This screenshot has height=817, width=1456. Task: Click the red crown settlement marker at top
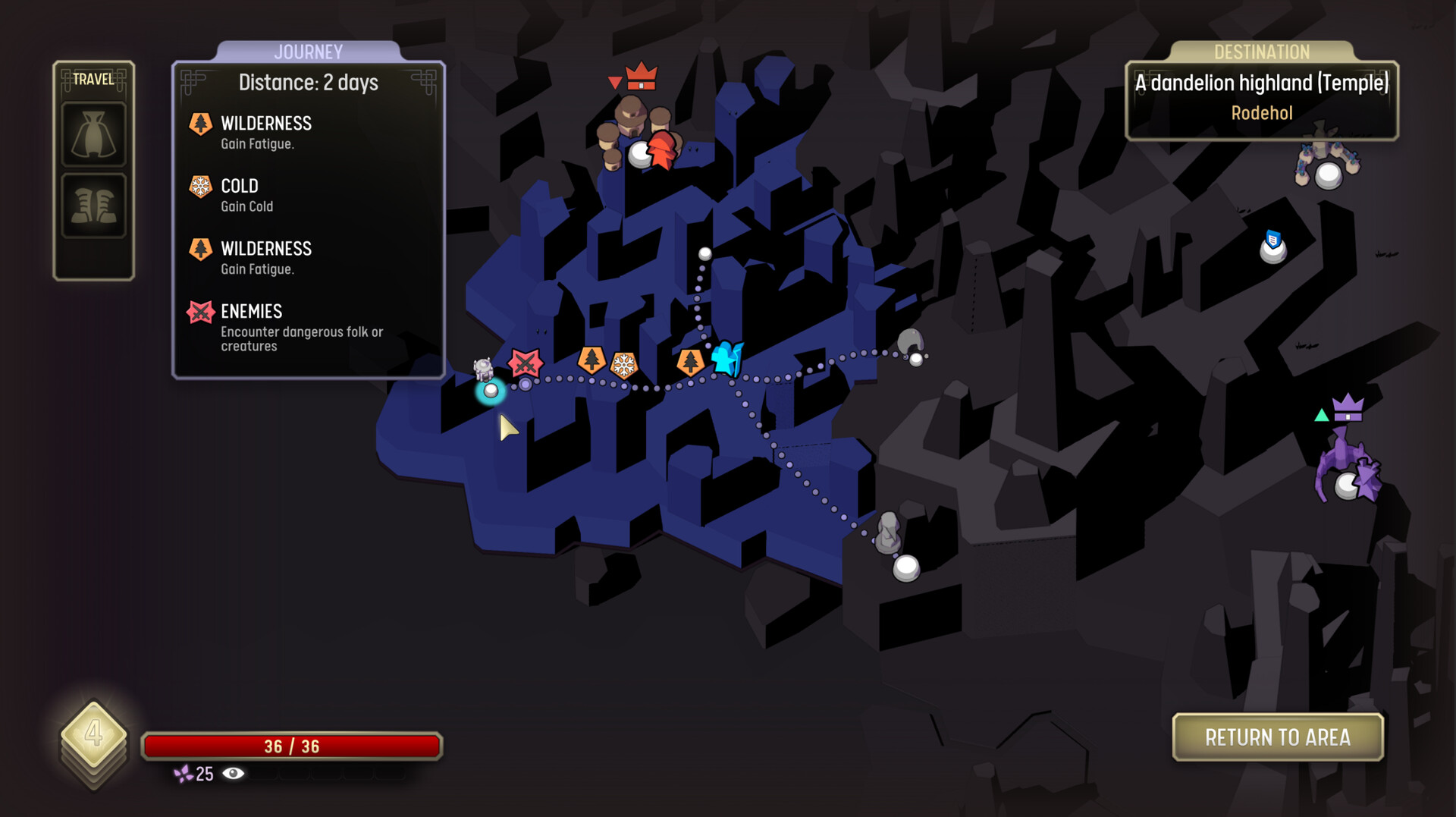pos(641,77)
